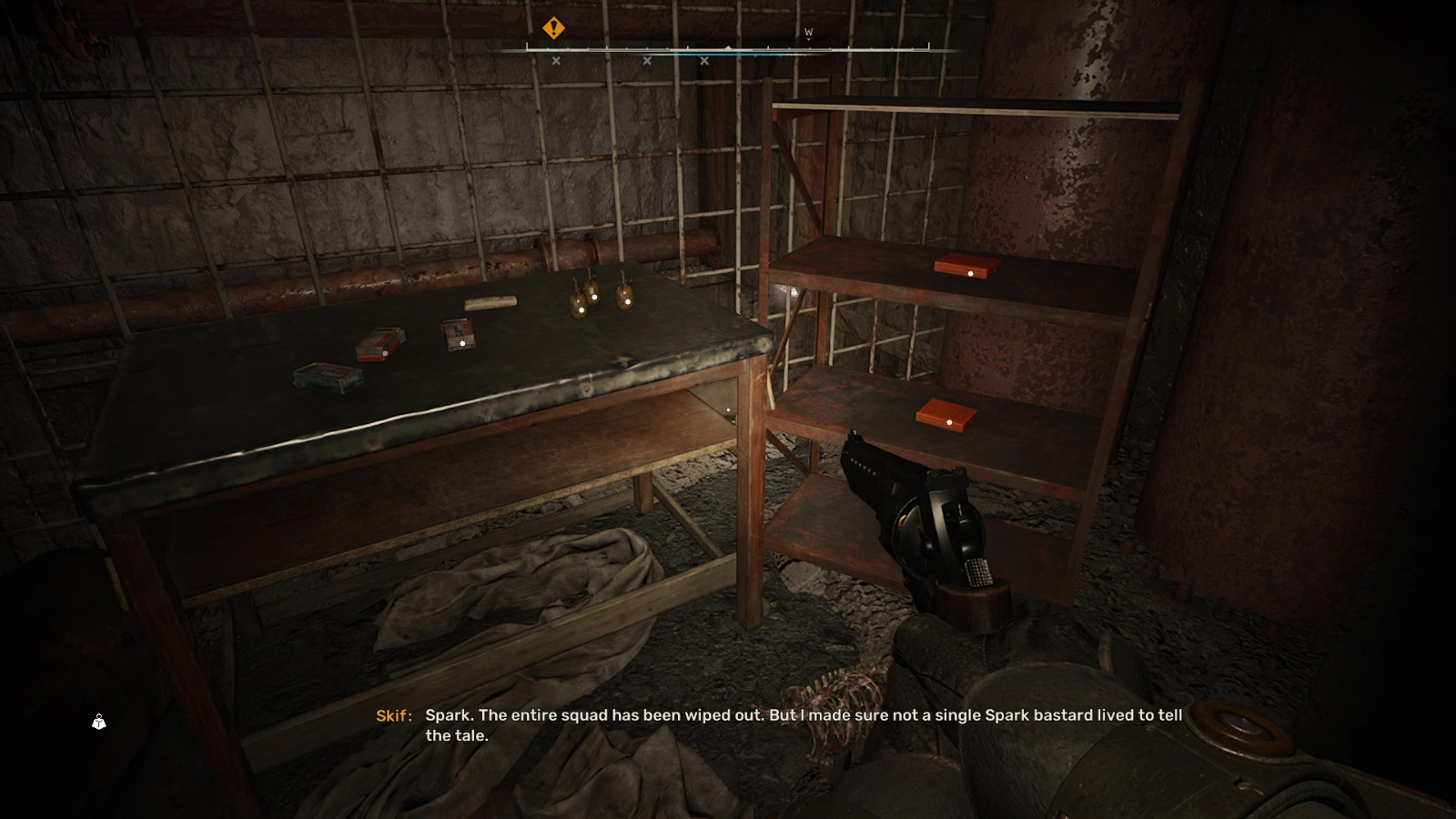Screen dimensions: 1456x819
Task: Select the weight indicator icon bottom-left
Action: [x=97, y=722]
